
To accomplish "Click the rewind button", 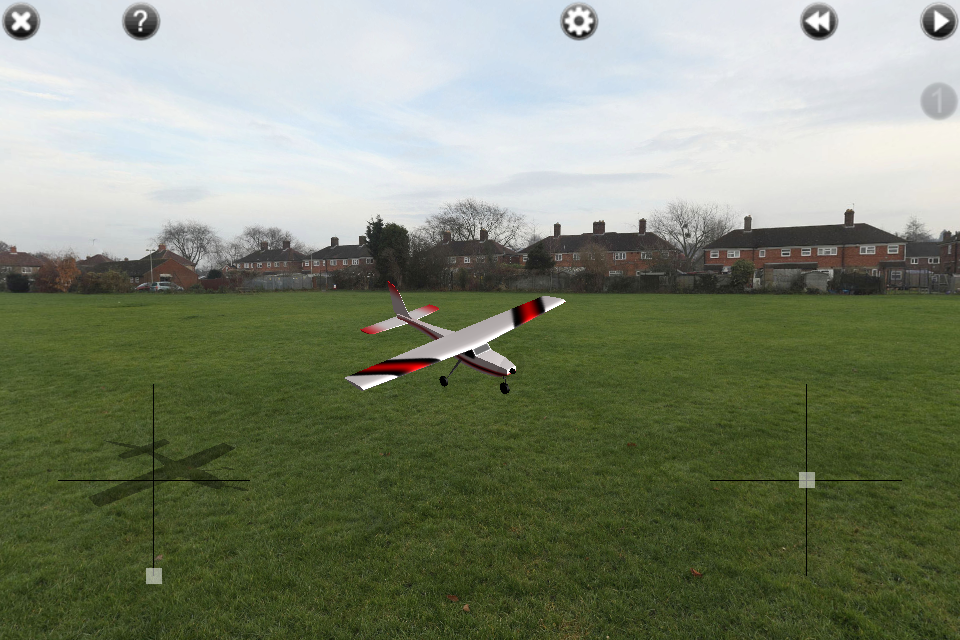I will (819, 21).
